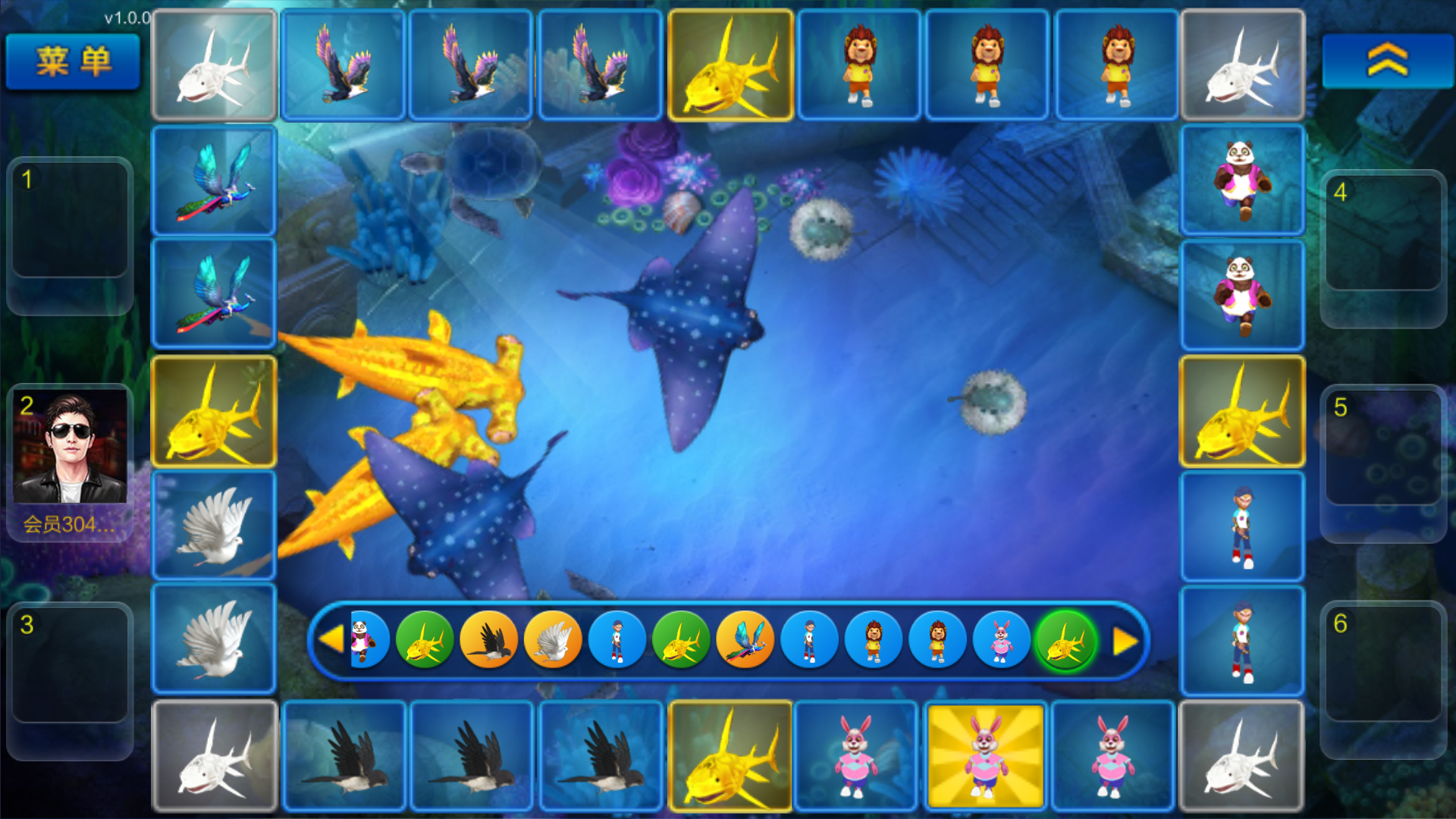Advance history with the right yellow arrow
The height and width of the screenshot is (819, 1456).
[1125, 642]
